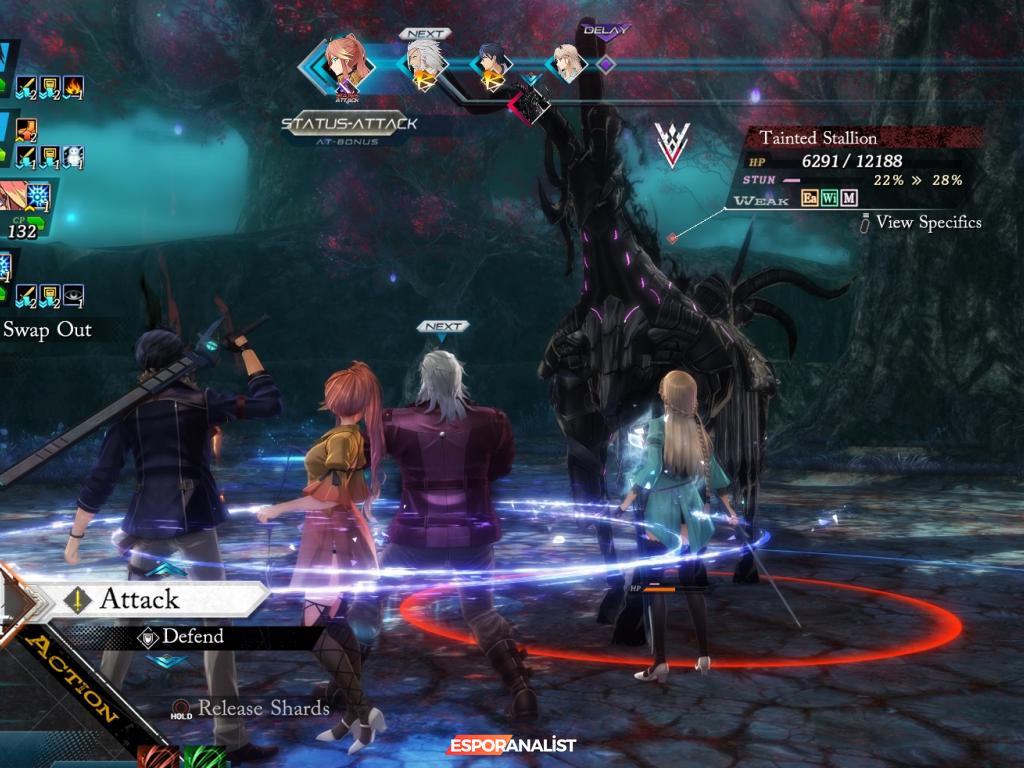Open View Specifics for the enemy
The width and height of the screenshot is (1024, 768).
point(927,222)
